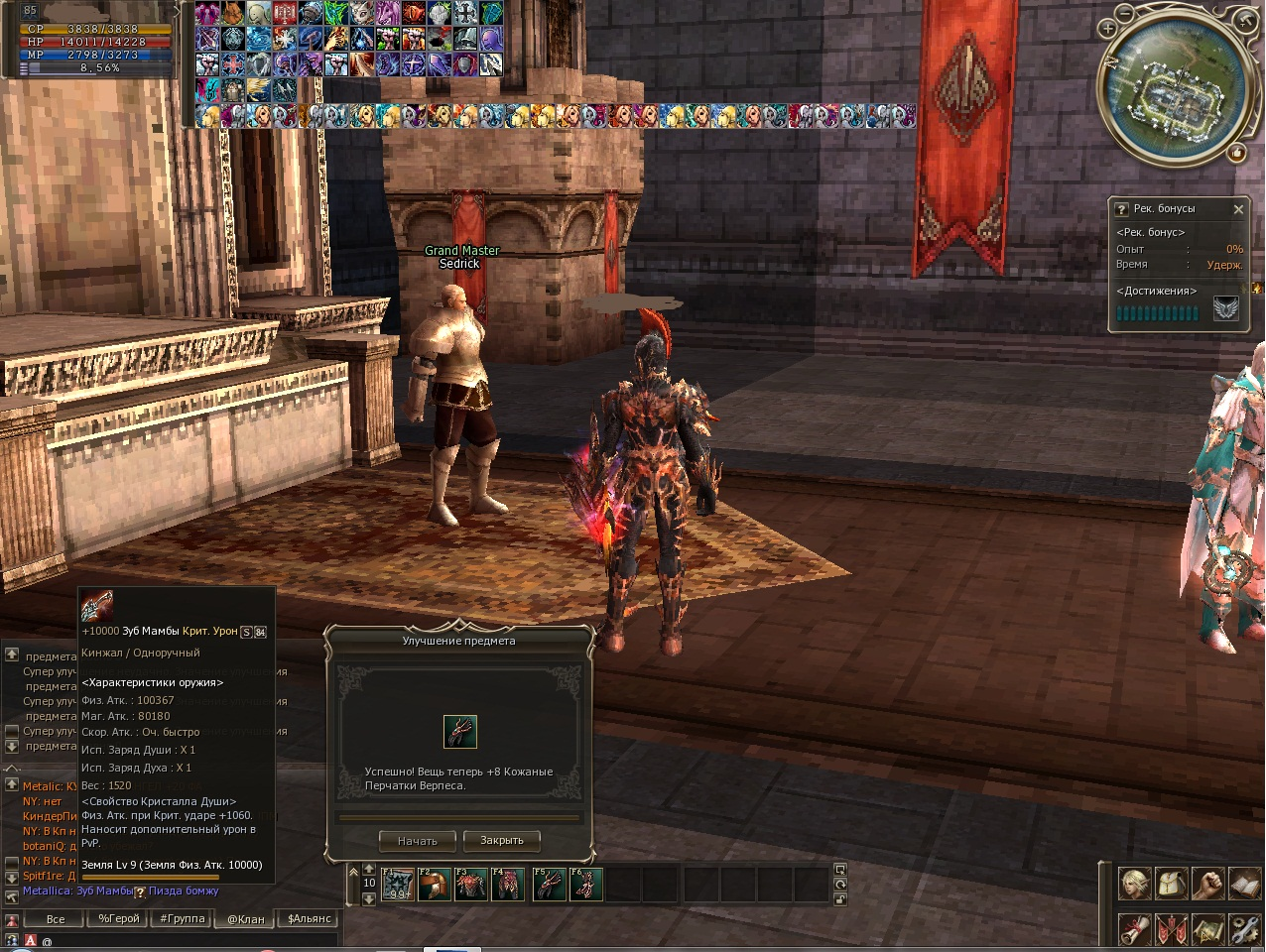The height and width of the screenshot is (952, 1266).
Task: Select the gloves item in the enchant slot
Action: pyautogui.click(x=460, y=732)
